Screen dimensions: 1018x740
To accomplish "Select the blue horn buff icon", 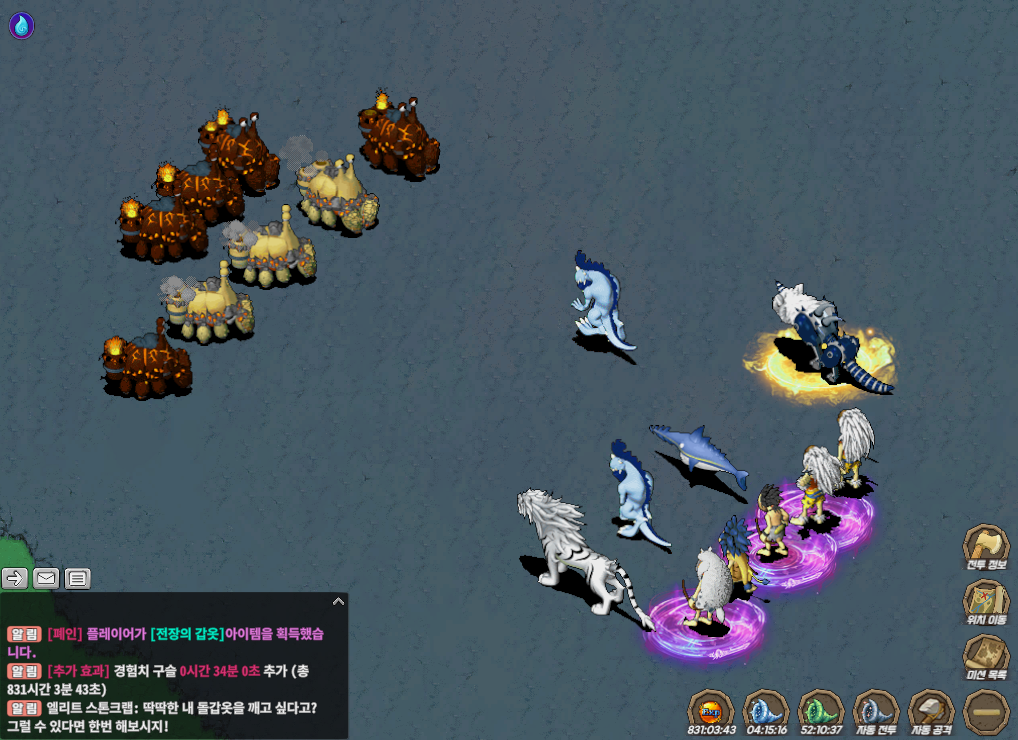I will tap(766, 713).
